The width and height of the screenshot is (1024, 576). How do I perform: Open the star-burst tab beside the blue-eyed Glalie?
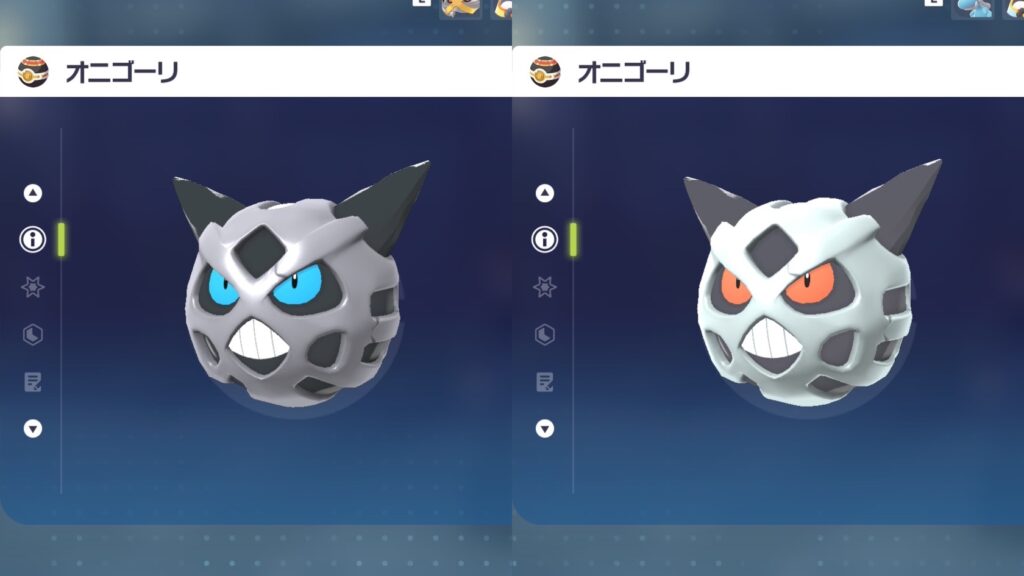33,287
